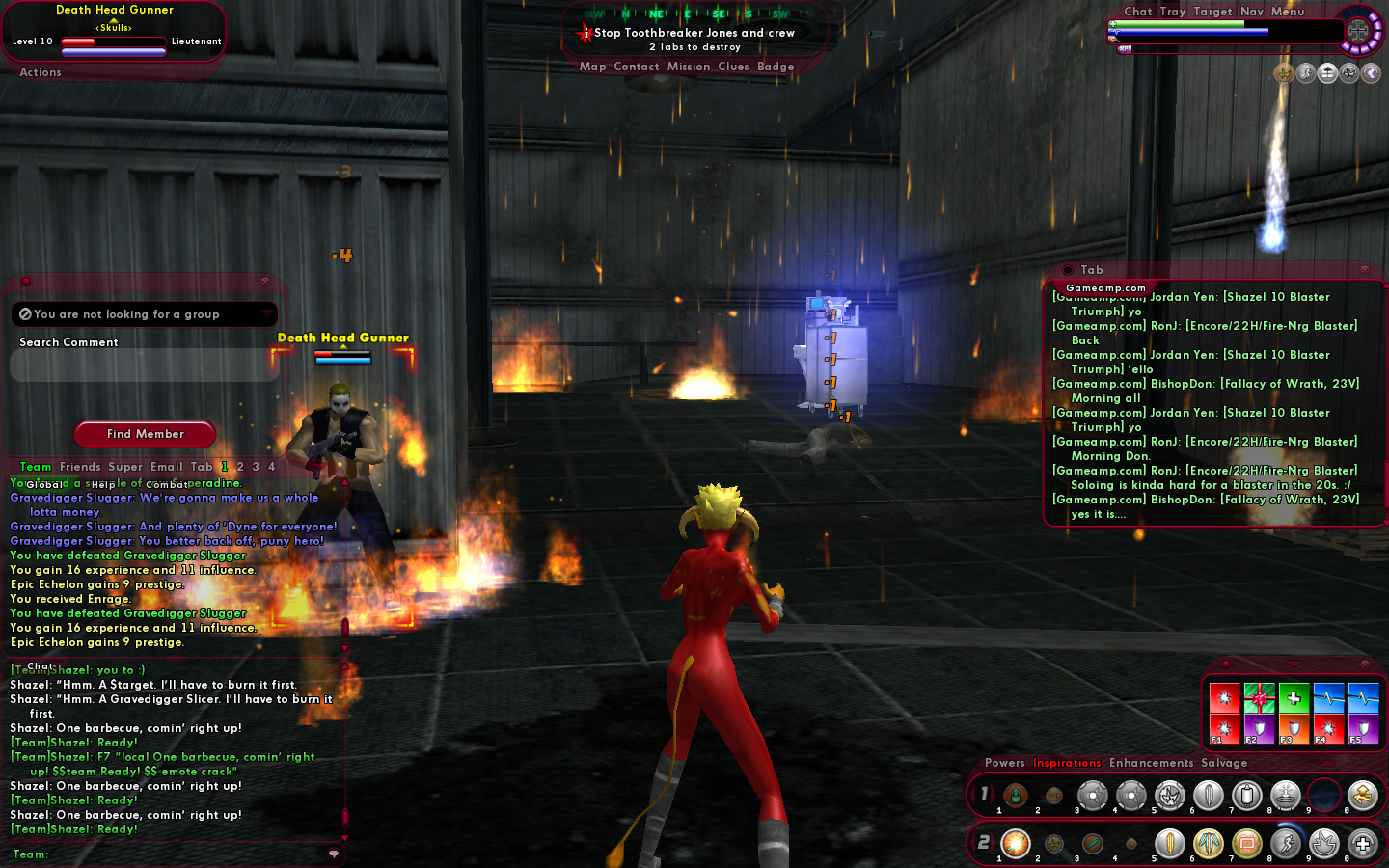Focus the Search Comment text field

[145, 366]
